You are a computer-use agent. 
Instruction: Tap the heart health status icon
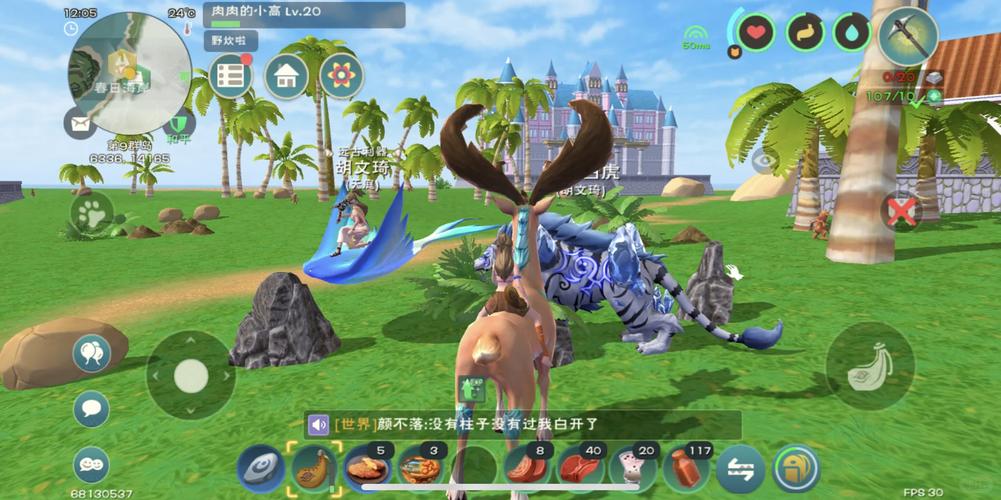(756, 33)
